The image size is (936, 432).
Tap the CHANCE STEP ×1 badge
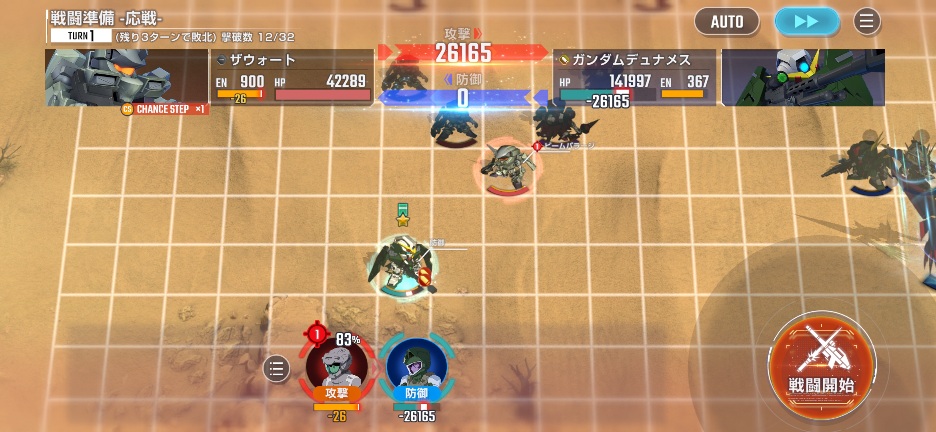point(164,108)
